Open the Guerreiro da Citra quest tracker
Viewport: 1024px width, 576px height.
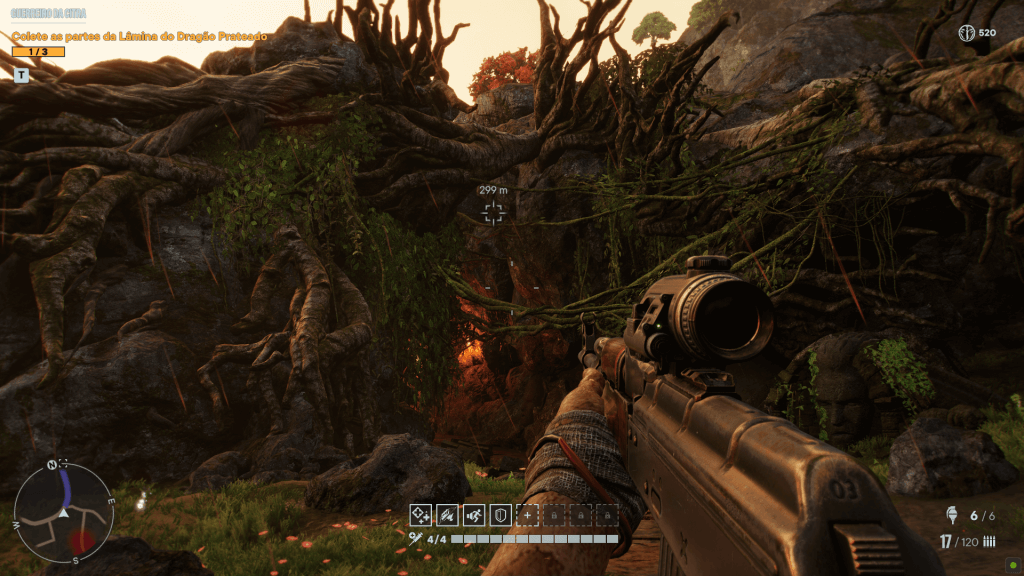49,15
